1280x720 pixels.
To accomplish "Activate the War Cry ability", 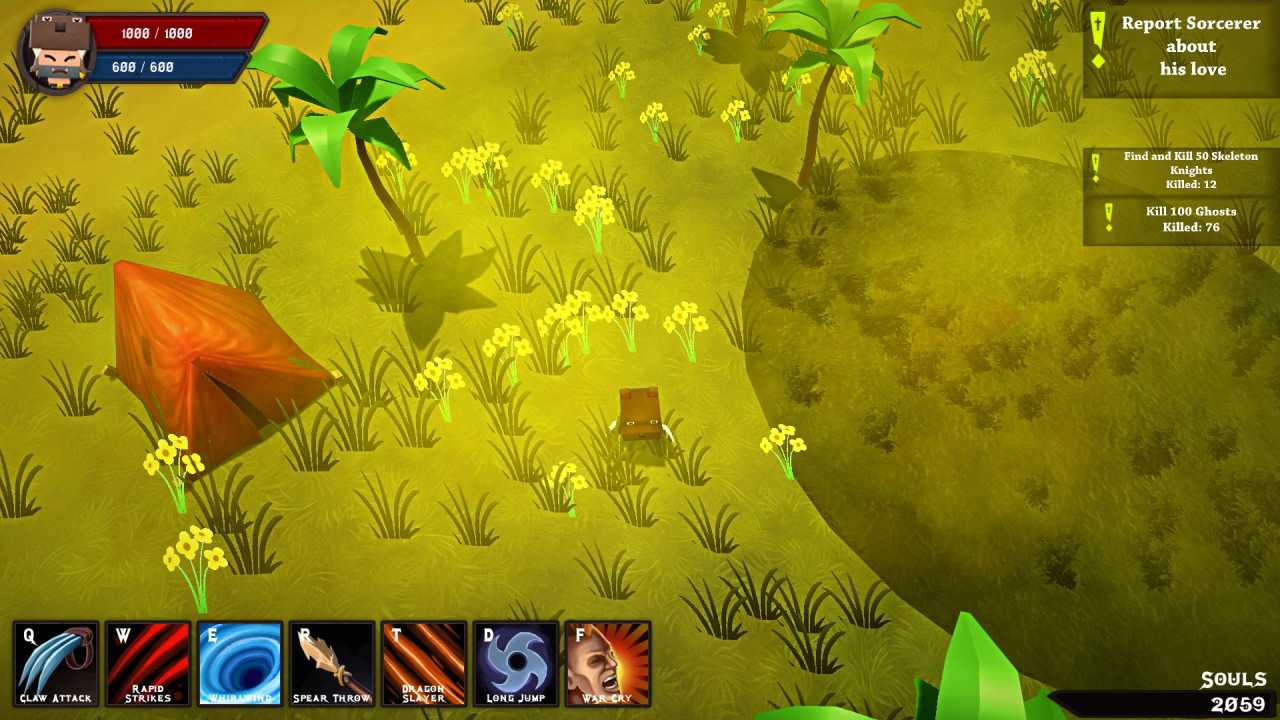I will 608,664.
